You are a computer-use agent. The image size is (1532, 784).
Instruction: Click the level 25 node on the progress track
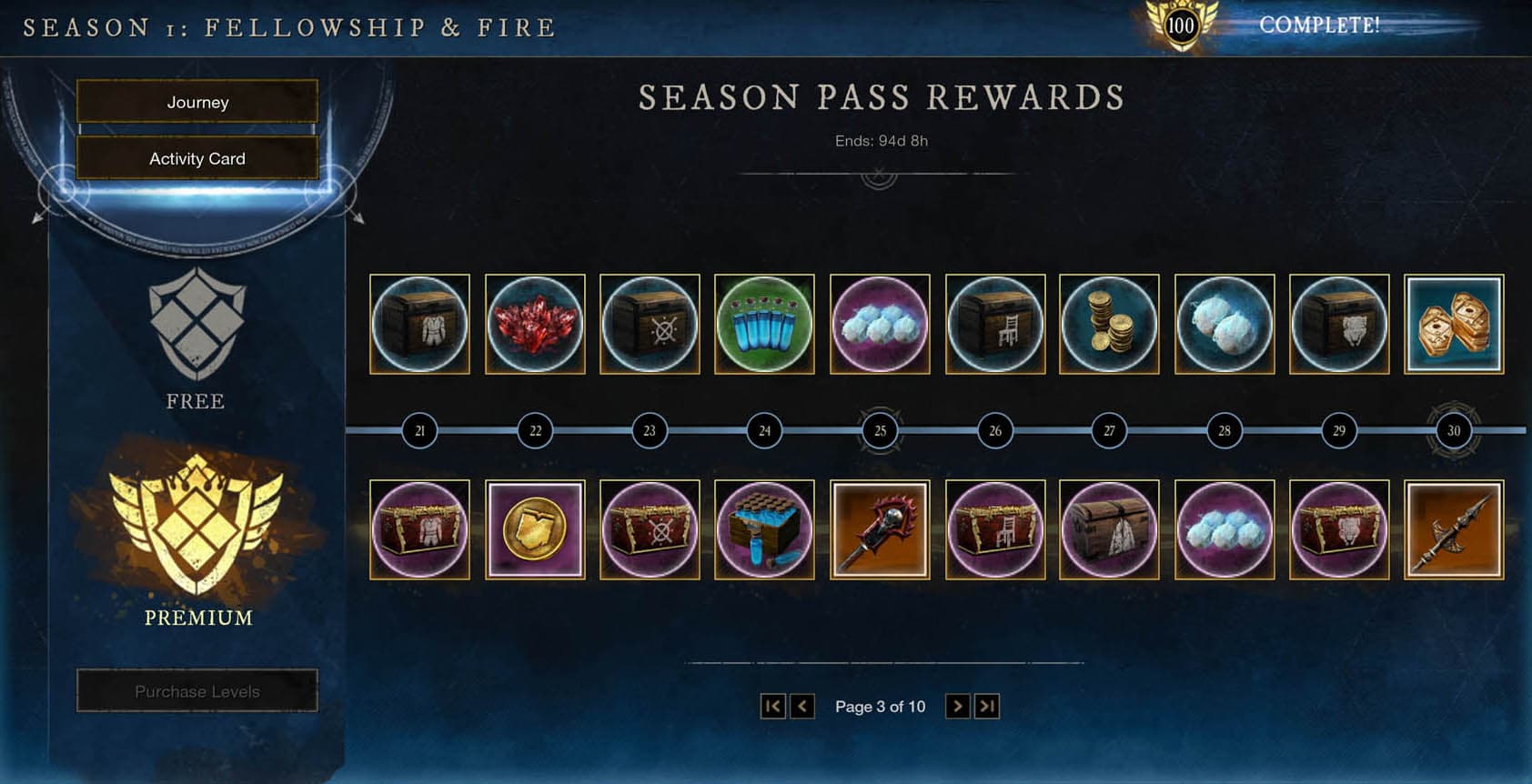(879, 430)
